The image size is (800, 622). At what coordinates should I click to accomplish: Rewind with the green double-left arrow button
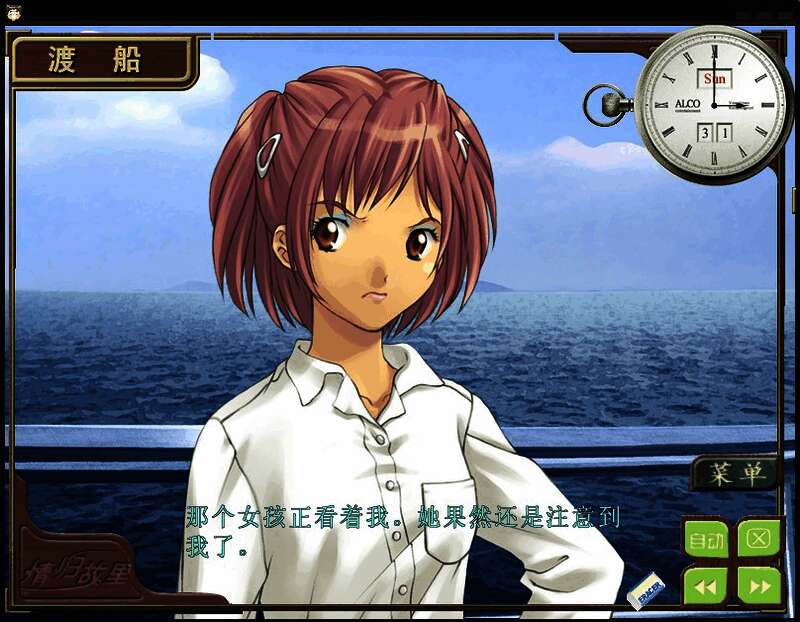706,586
